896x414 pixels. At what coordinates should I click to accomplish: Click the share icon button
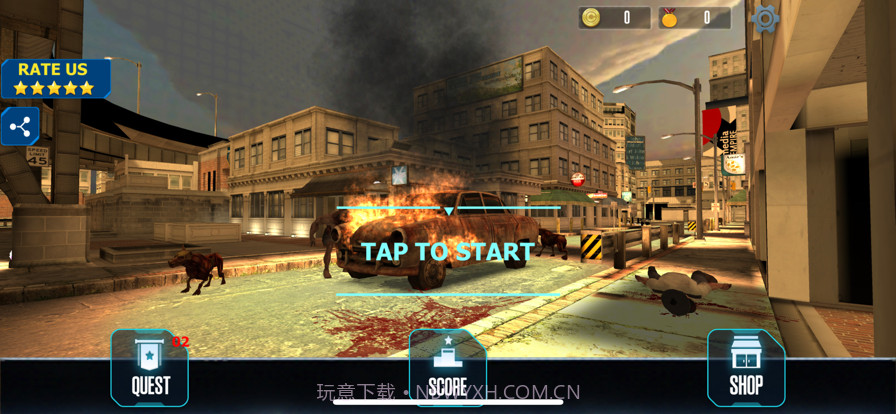click(19, 127)
